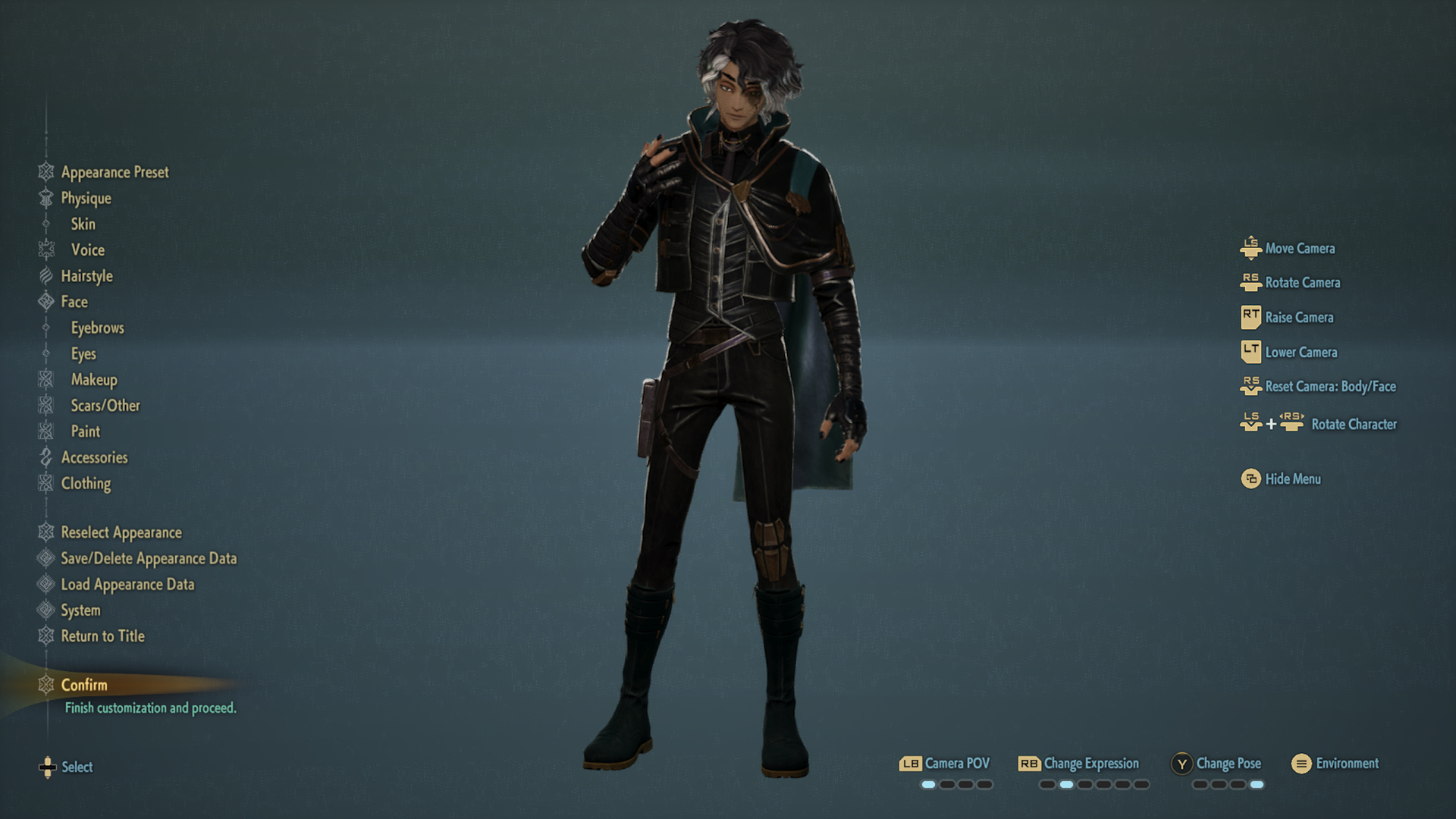
Task: Open the Makeup options
Action: [94, 380]
